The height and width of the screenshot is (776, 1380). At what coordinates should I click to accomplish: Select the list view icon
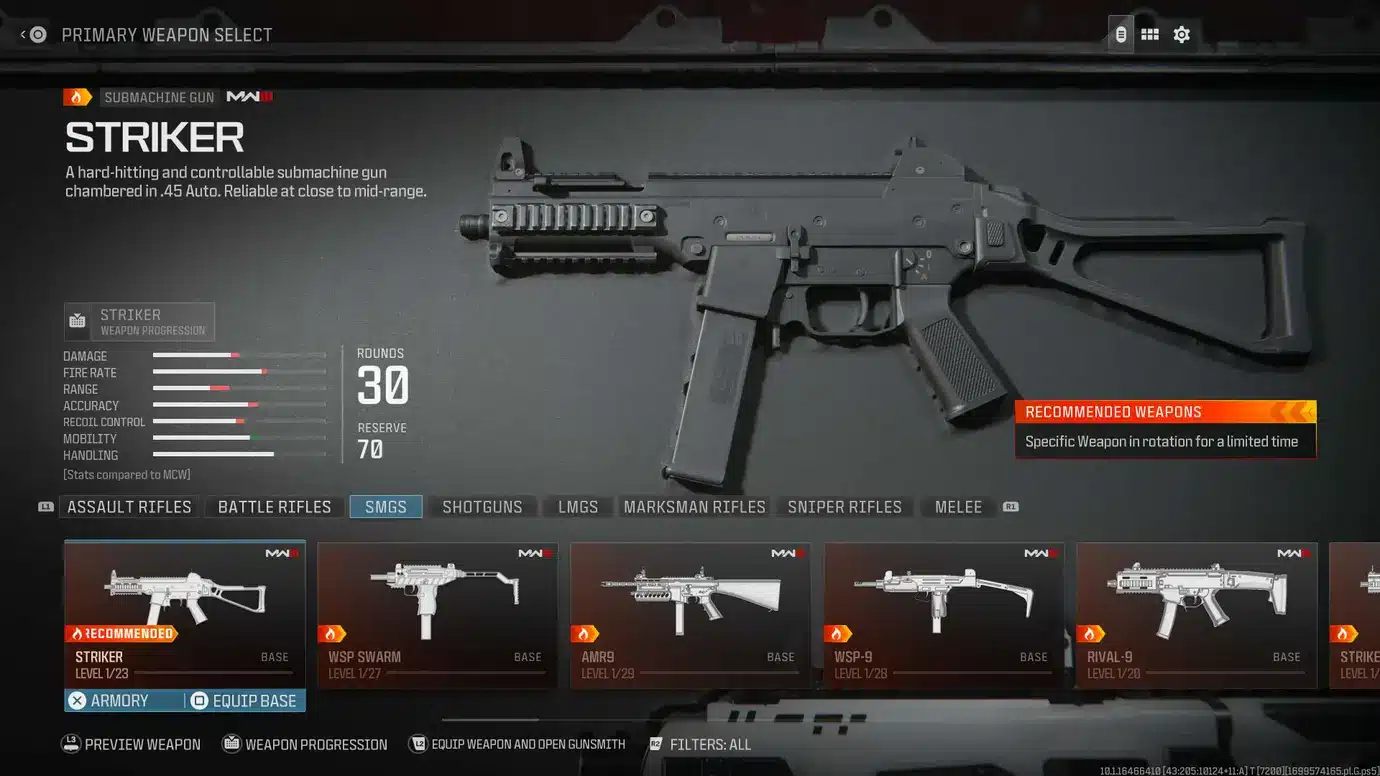point(1120,33)
